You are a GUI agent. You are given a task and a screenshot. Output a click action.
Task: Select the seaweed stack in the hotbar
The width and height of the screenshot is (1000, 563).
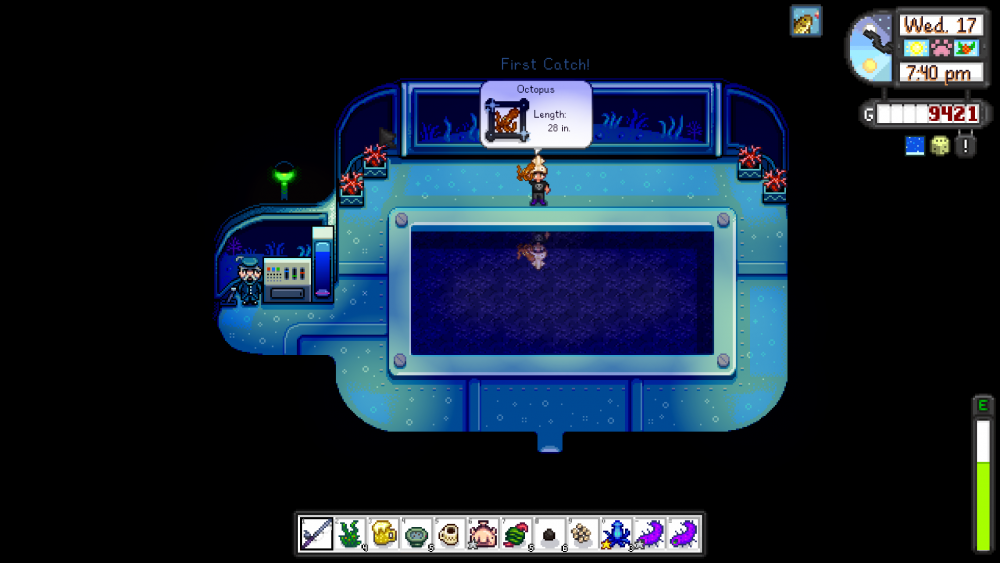[x=350, y=533]
